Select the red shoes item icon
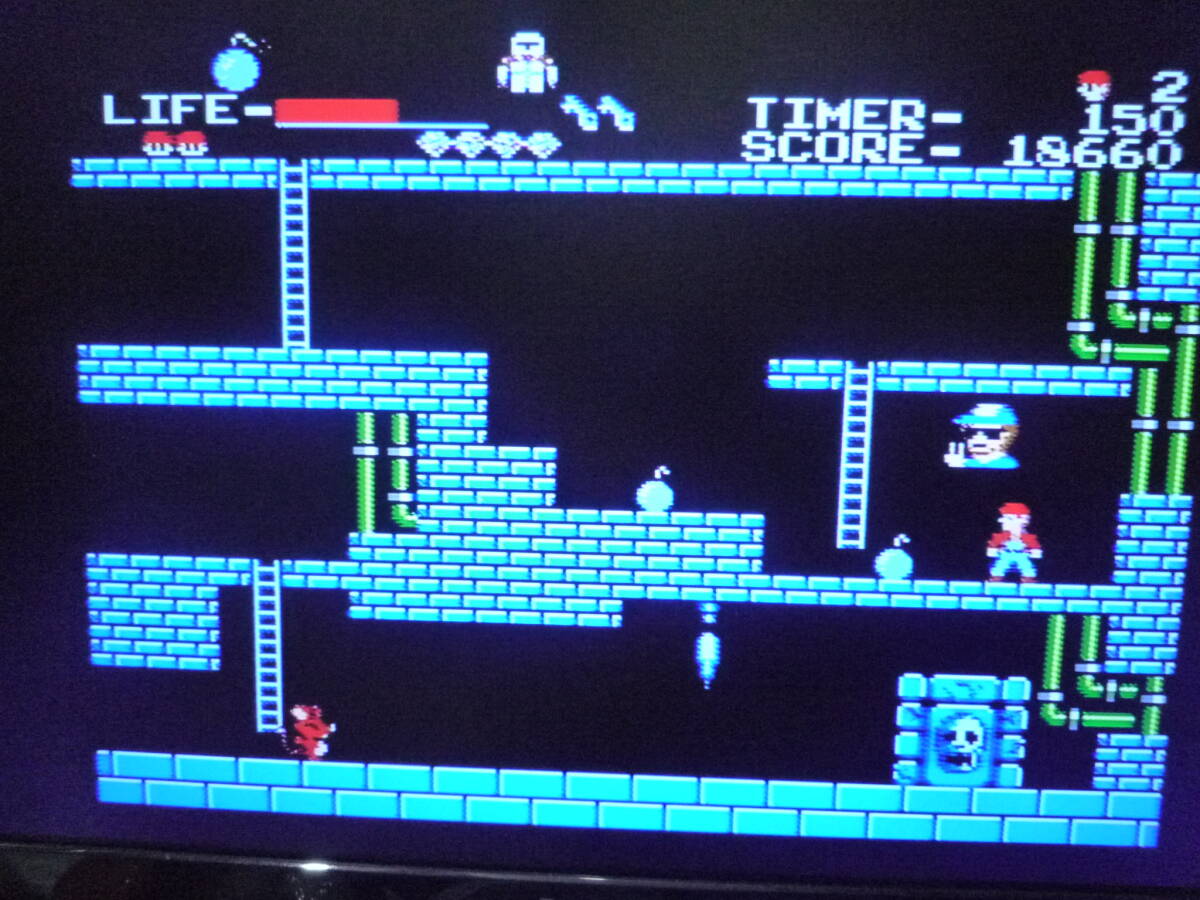This screenshot has width=1200, height=900. point(174,143)
